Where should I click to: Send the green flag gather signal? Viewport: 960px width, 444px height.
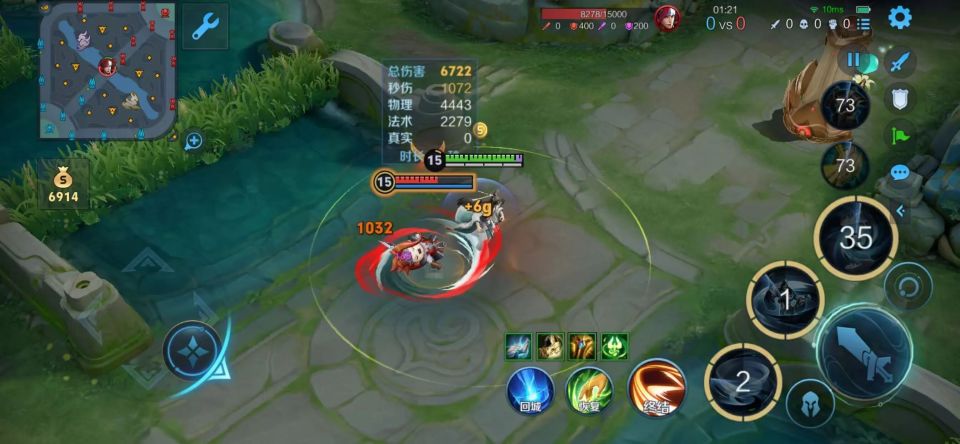(901, 134)
